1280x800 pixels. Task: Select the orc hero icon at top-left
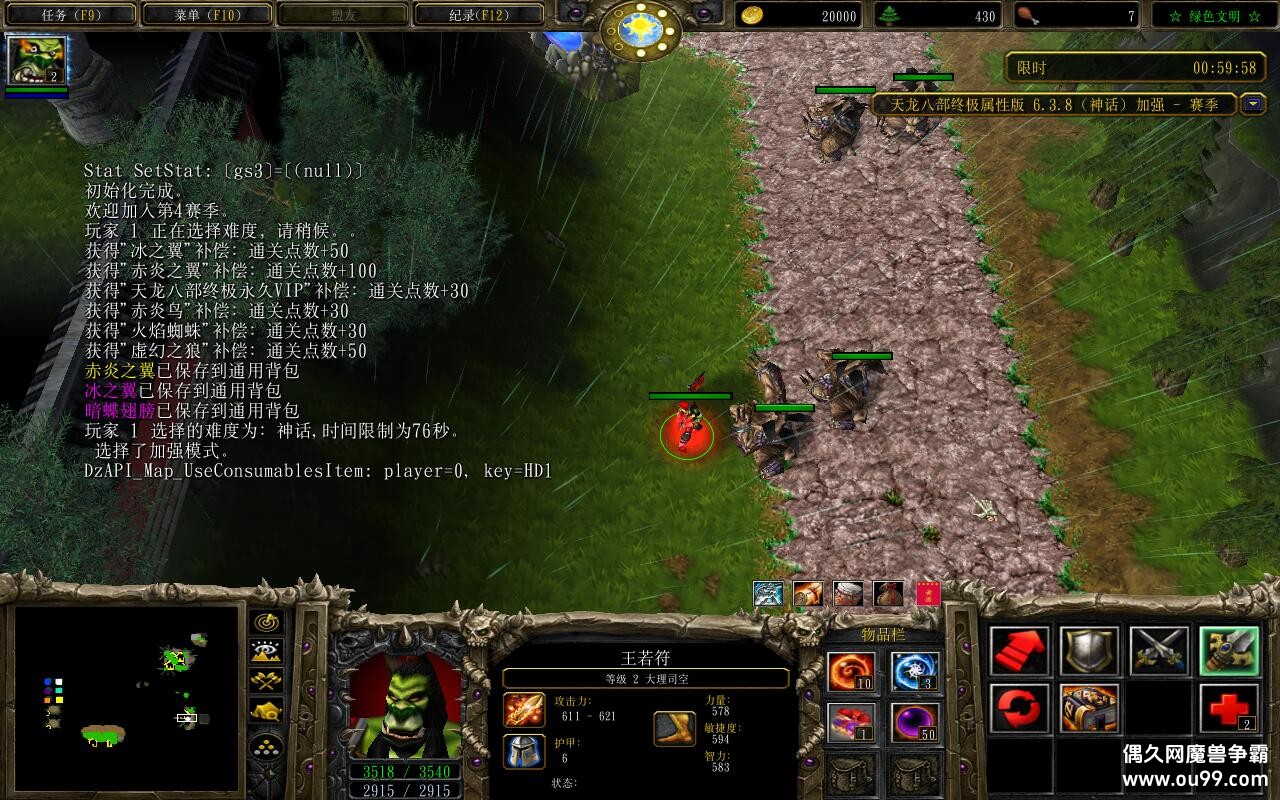(37, 60)
